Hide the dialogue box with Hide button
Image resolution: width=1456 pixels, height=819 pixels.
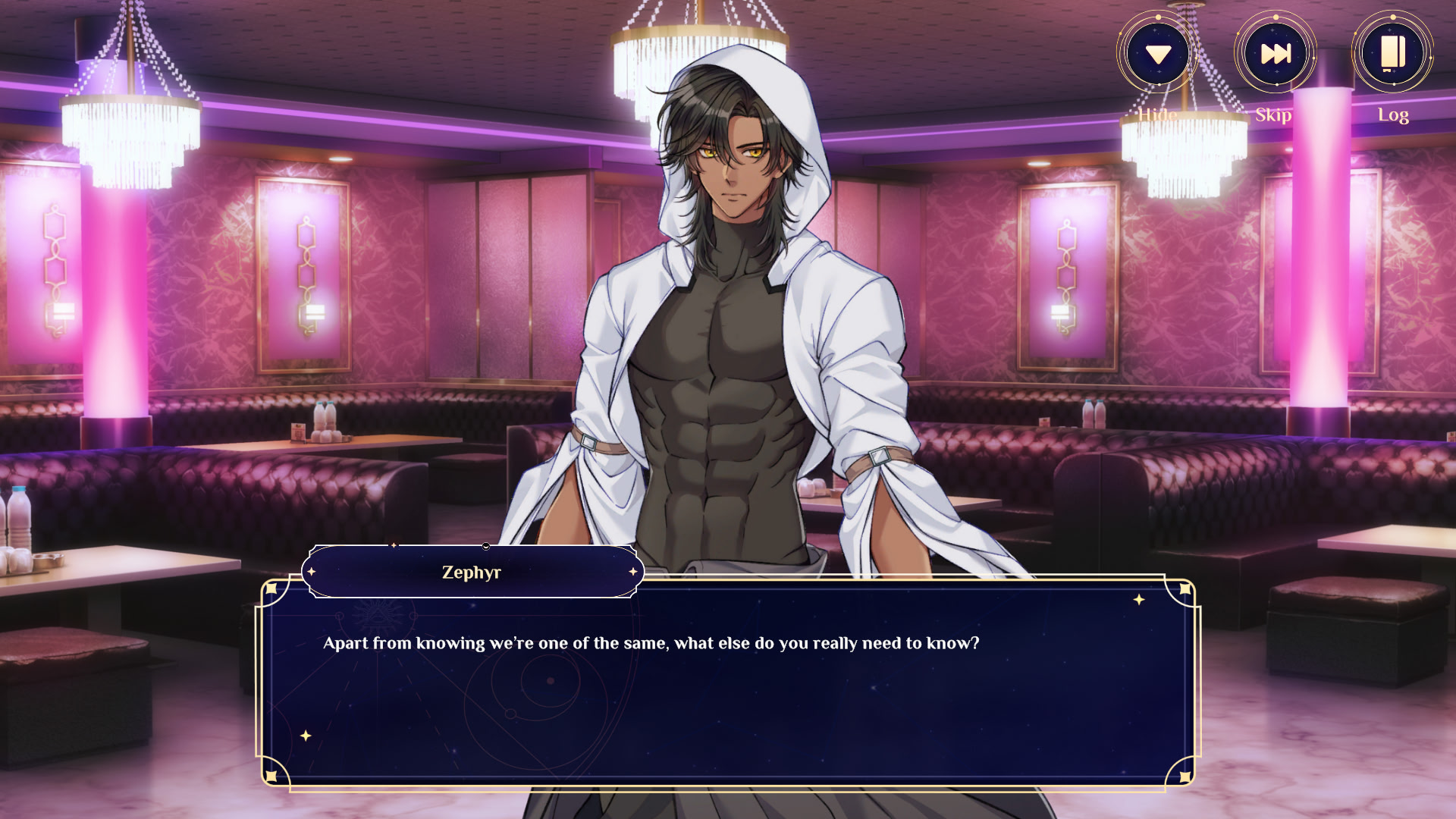click(x=1158, y=55)
